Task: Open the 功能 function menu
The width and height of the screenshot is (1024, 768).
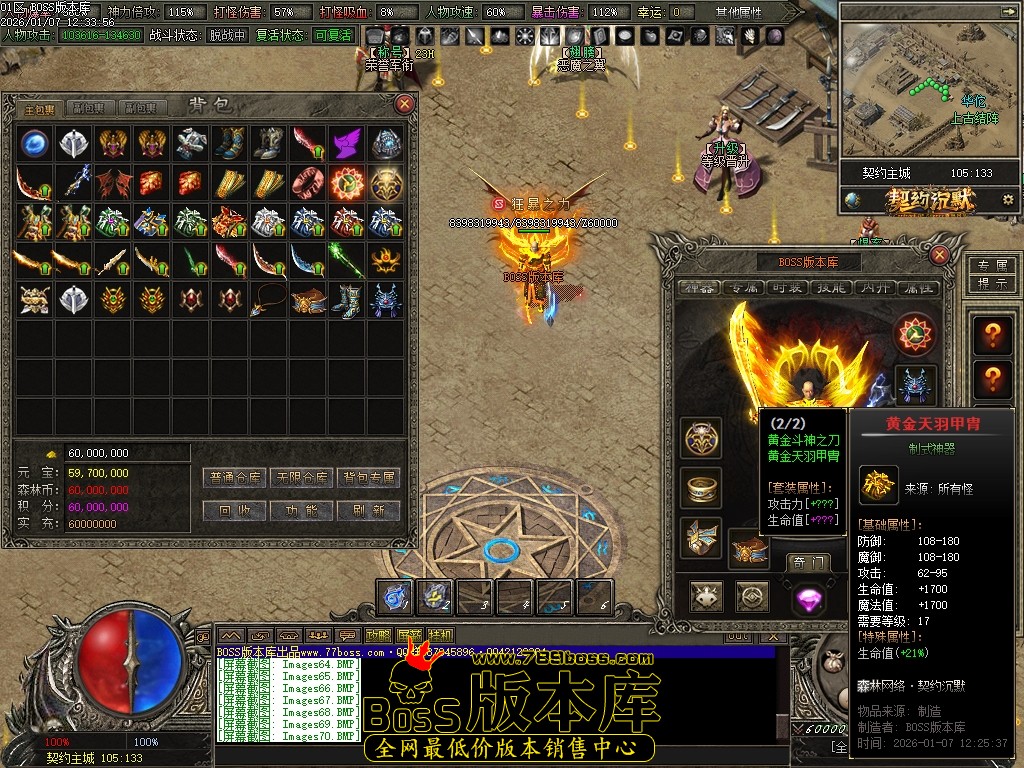Action: (303, 510)
